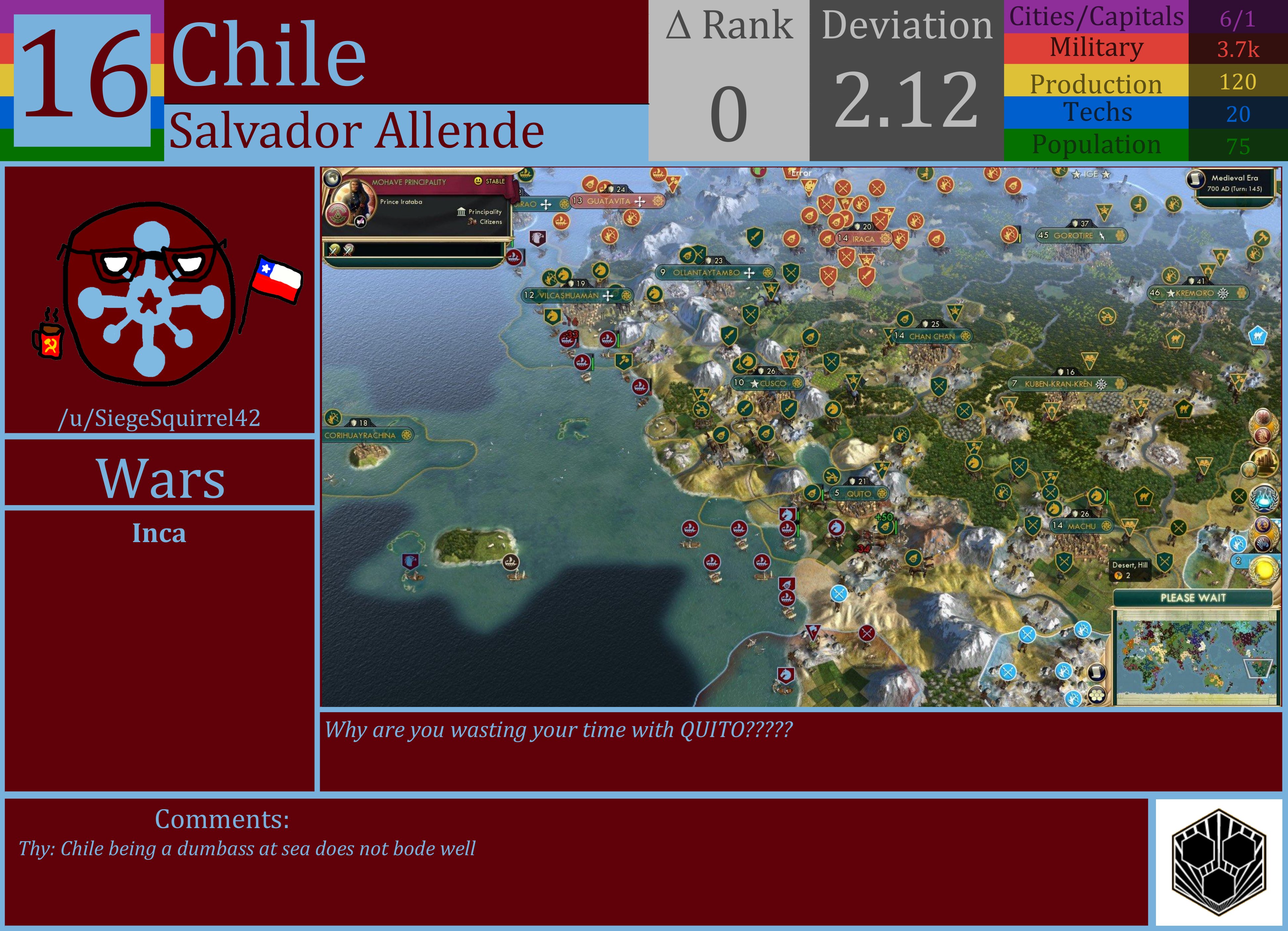This screenshot has height=931, width=1288.
Task: Expand Quito's city banner
Action: (859, 493)
